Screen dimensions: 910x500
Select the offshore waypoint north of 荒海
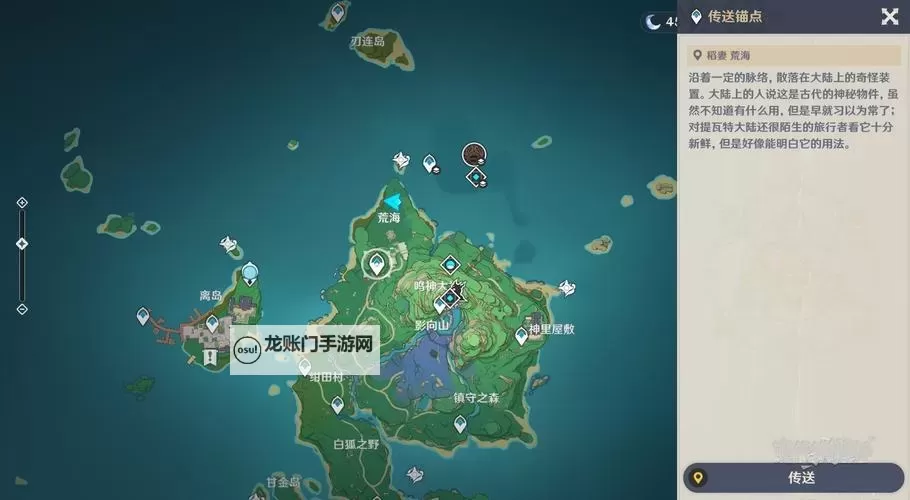click(430, 162)
